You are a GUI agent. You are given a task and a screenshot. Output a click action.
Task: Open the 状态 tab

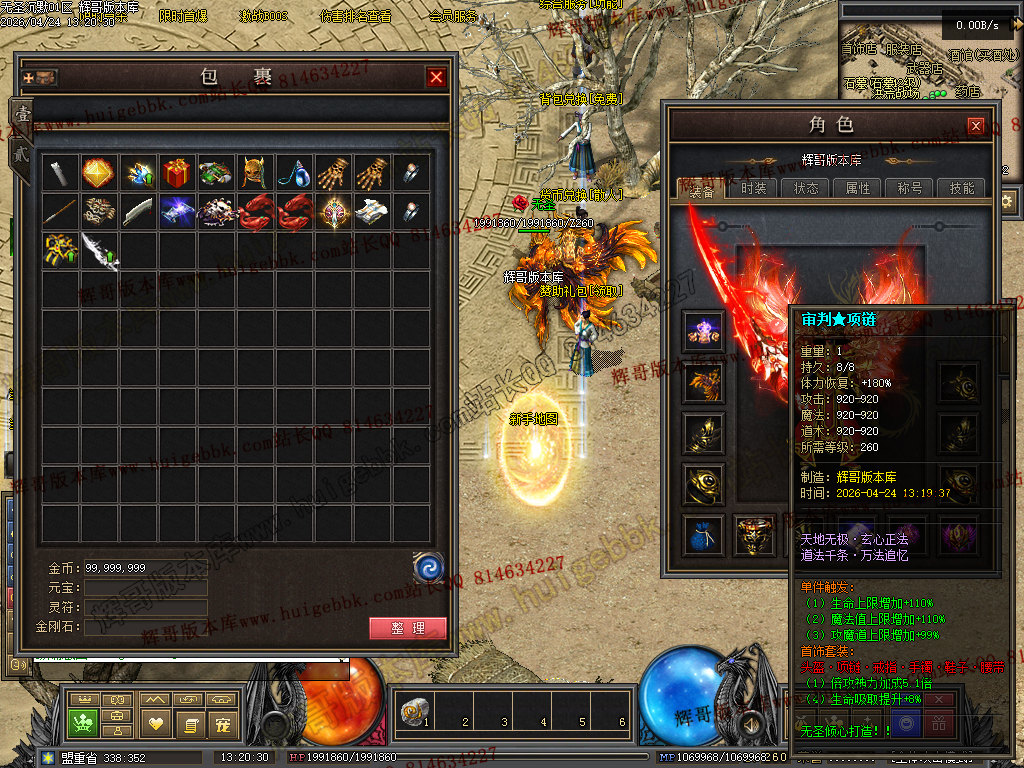806,188
